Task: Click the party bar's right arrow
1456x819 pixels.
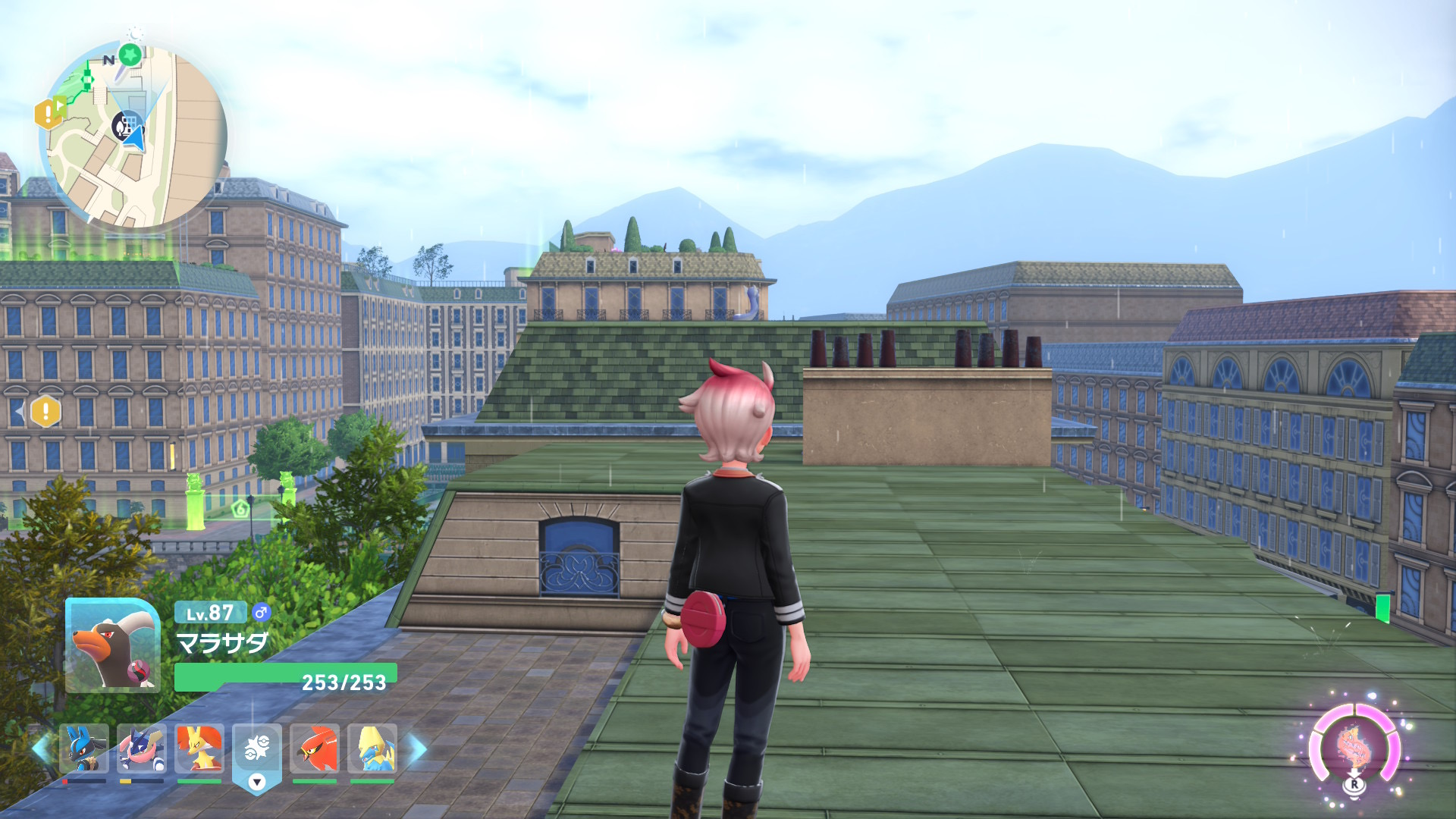Action: click(x=418, y=748)
